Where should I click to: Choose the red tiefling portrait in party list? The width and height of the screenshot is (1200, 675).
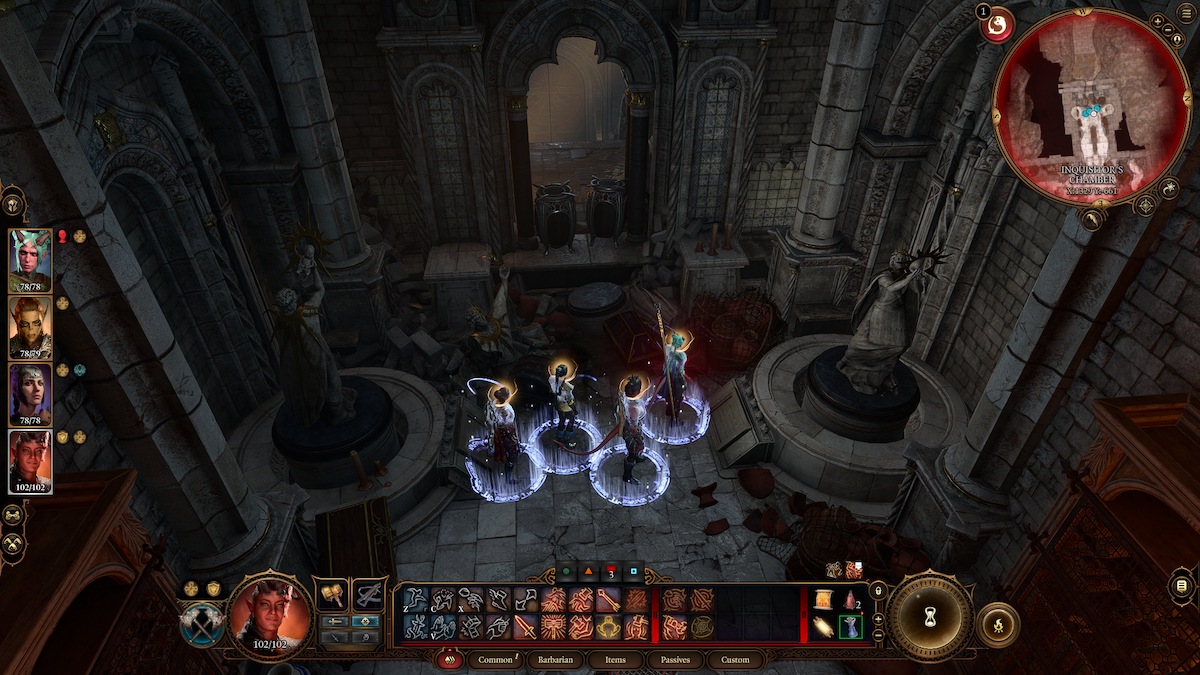click(30, 461)
